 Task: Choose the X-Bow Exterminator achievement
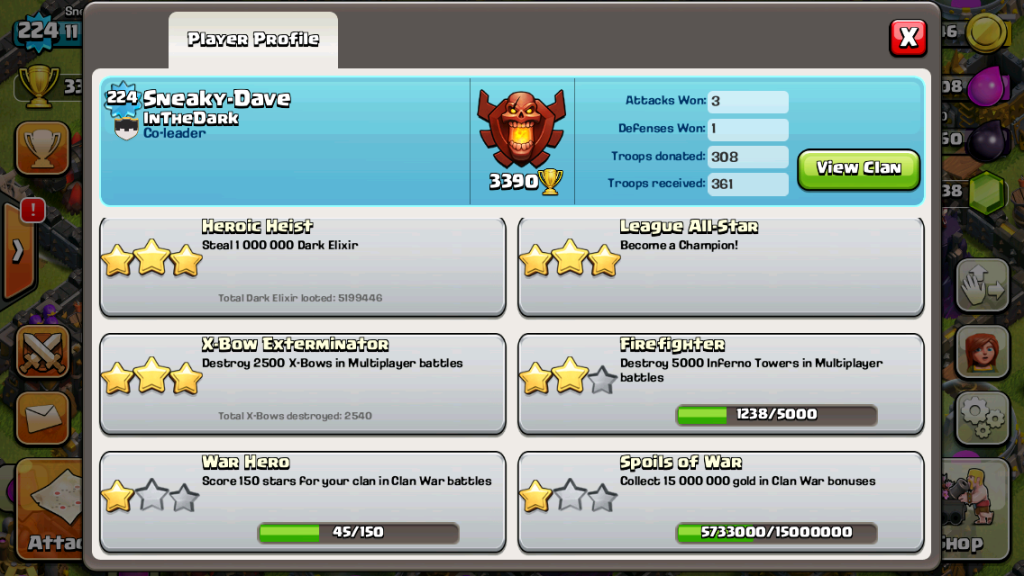(x=303, y=384)
